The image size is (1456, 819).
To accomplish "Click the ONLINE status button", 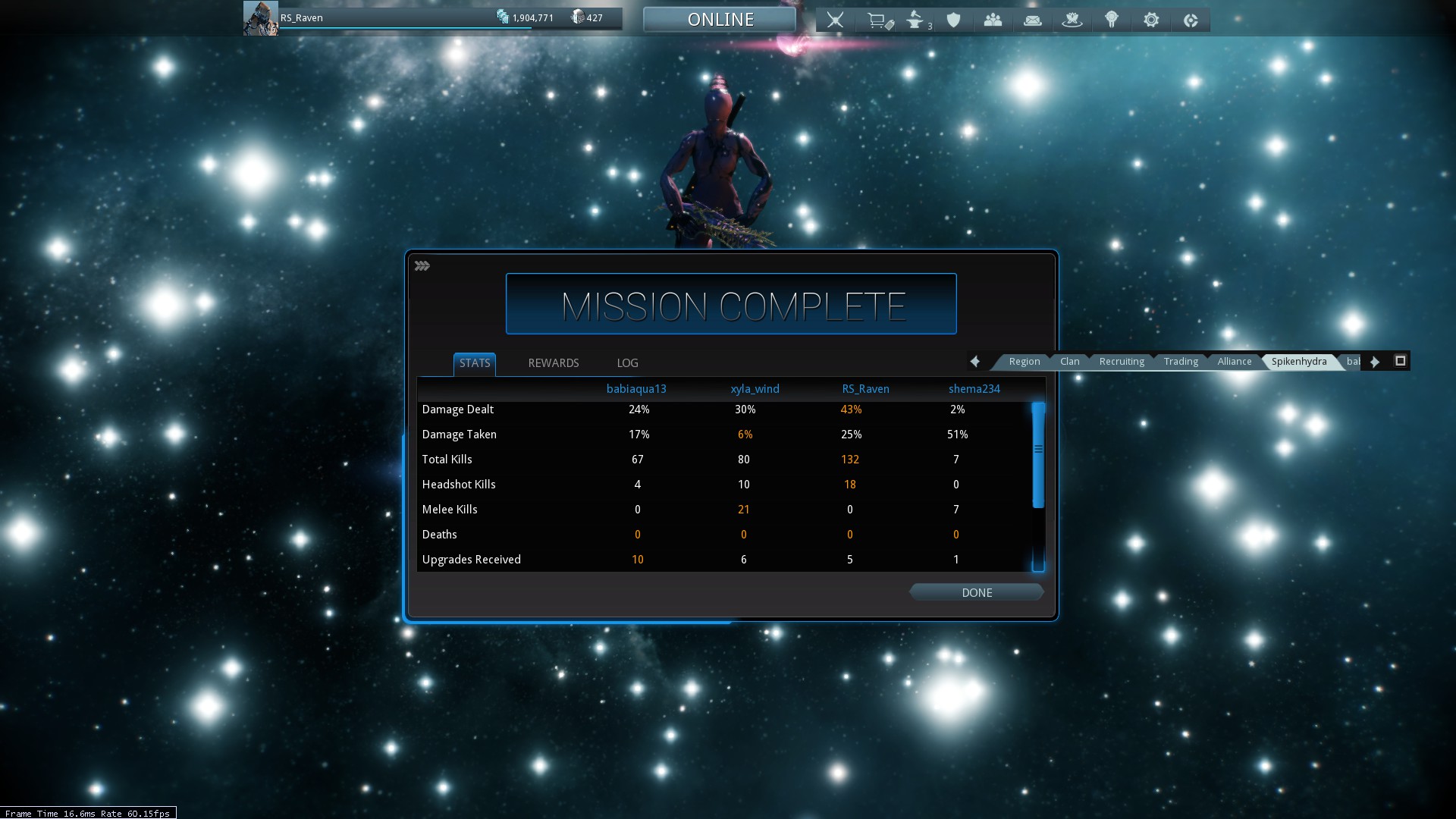I will (720, 20).
